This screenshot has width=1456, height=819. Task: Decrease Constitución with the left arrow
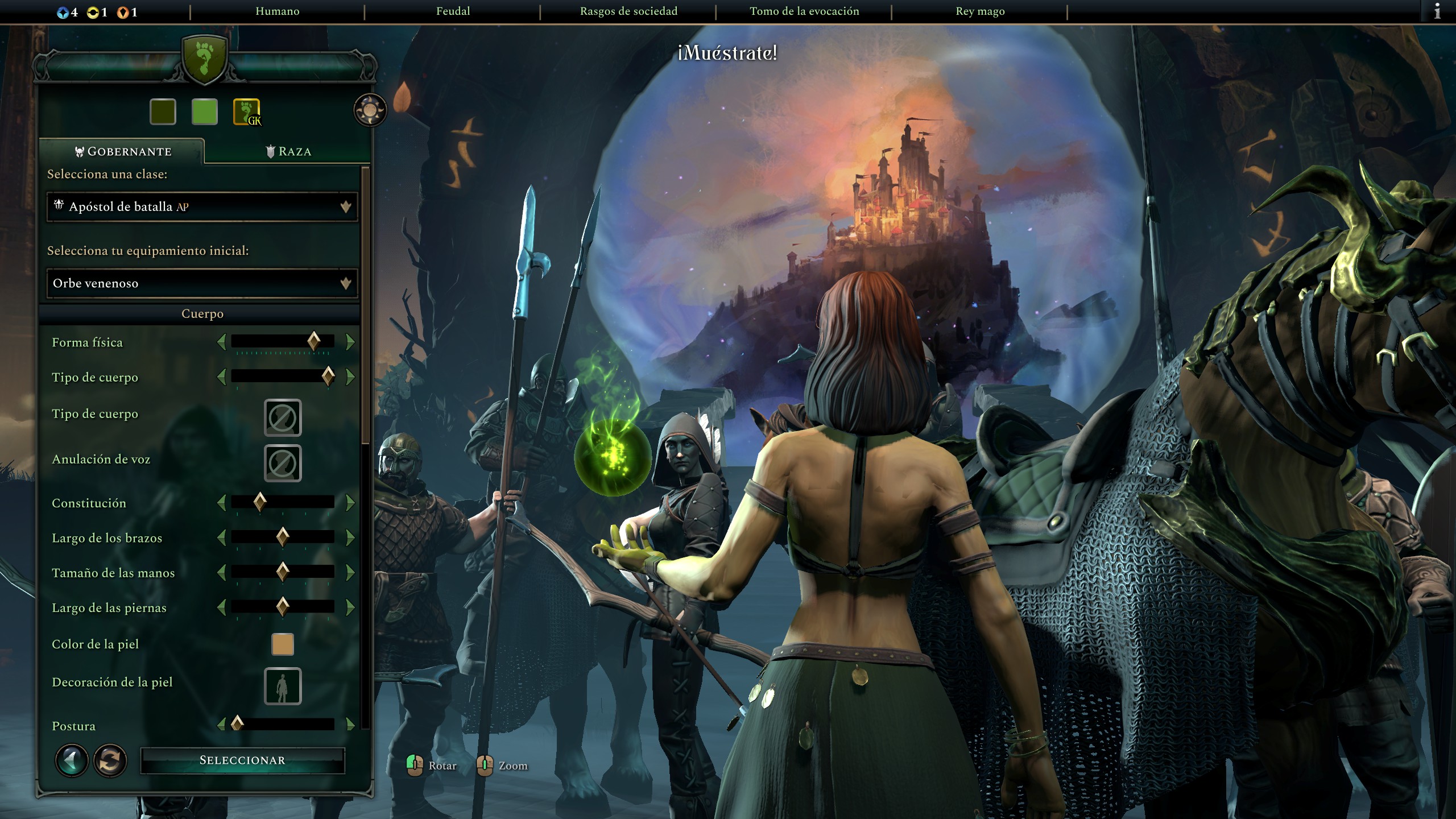coord(222,503)
